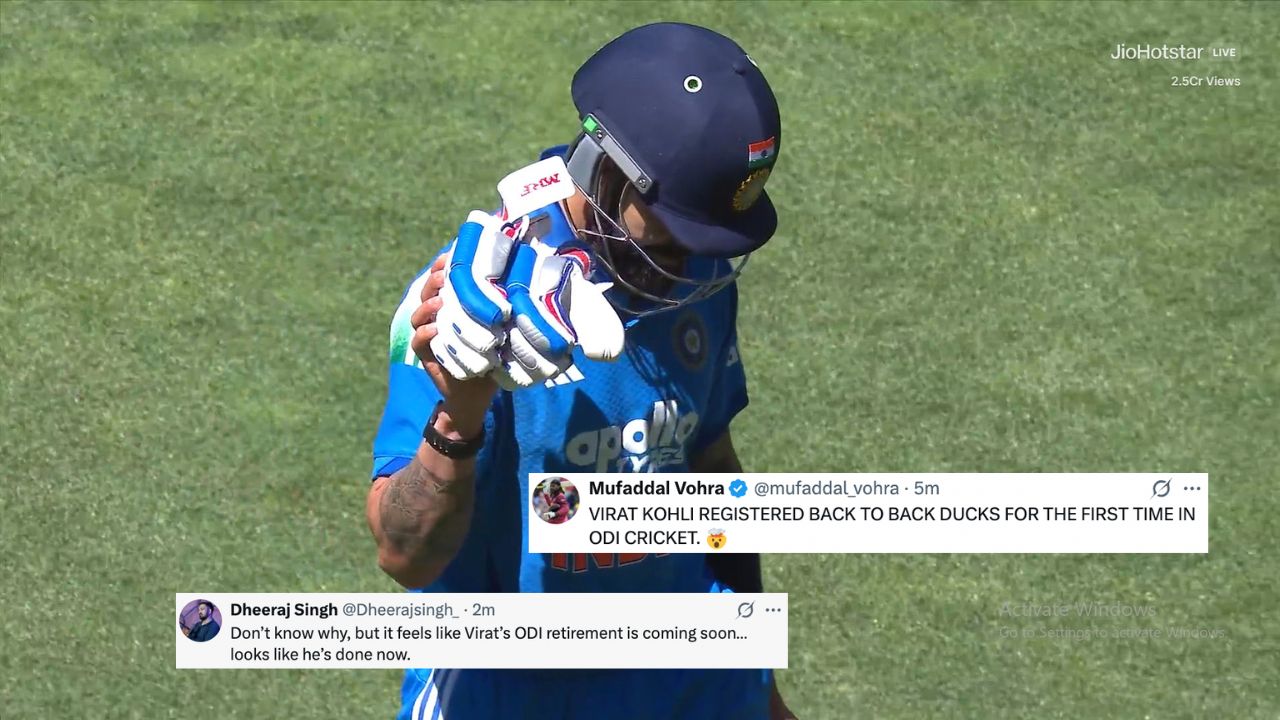Click the @mufaddal_vohra handle
Viewport: 1280px width, 720px height.
(829, 488)
